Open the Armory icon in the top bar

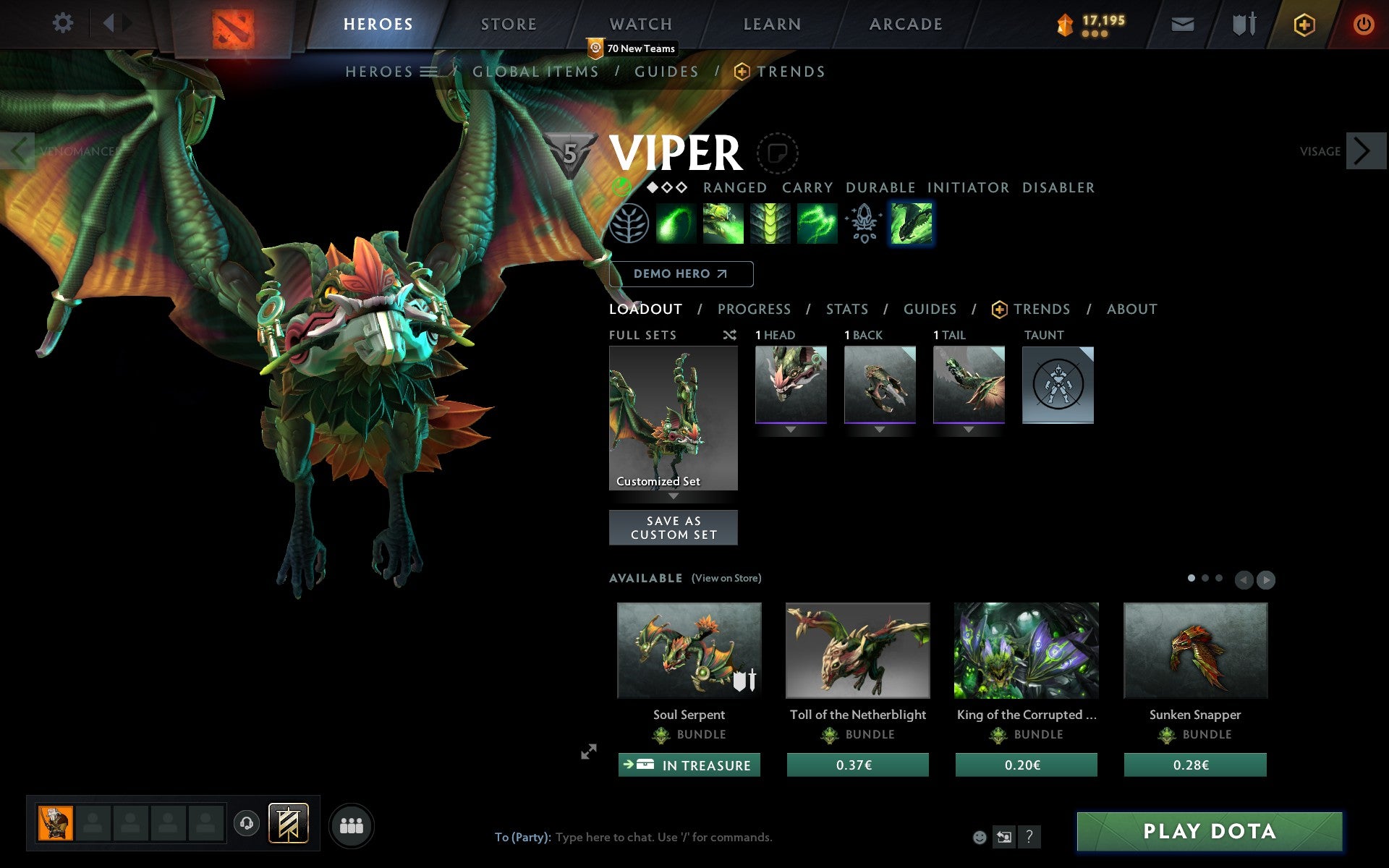pyautogui.click(x=1243, y=24)
